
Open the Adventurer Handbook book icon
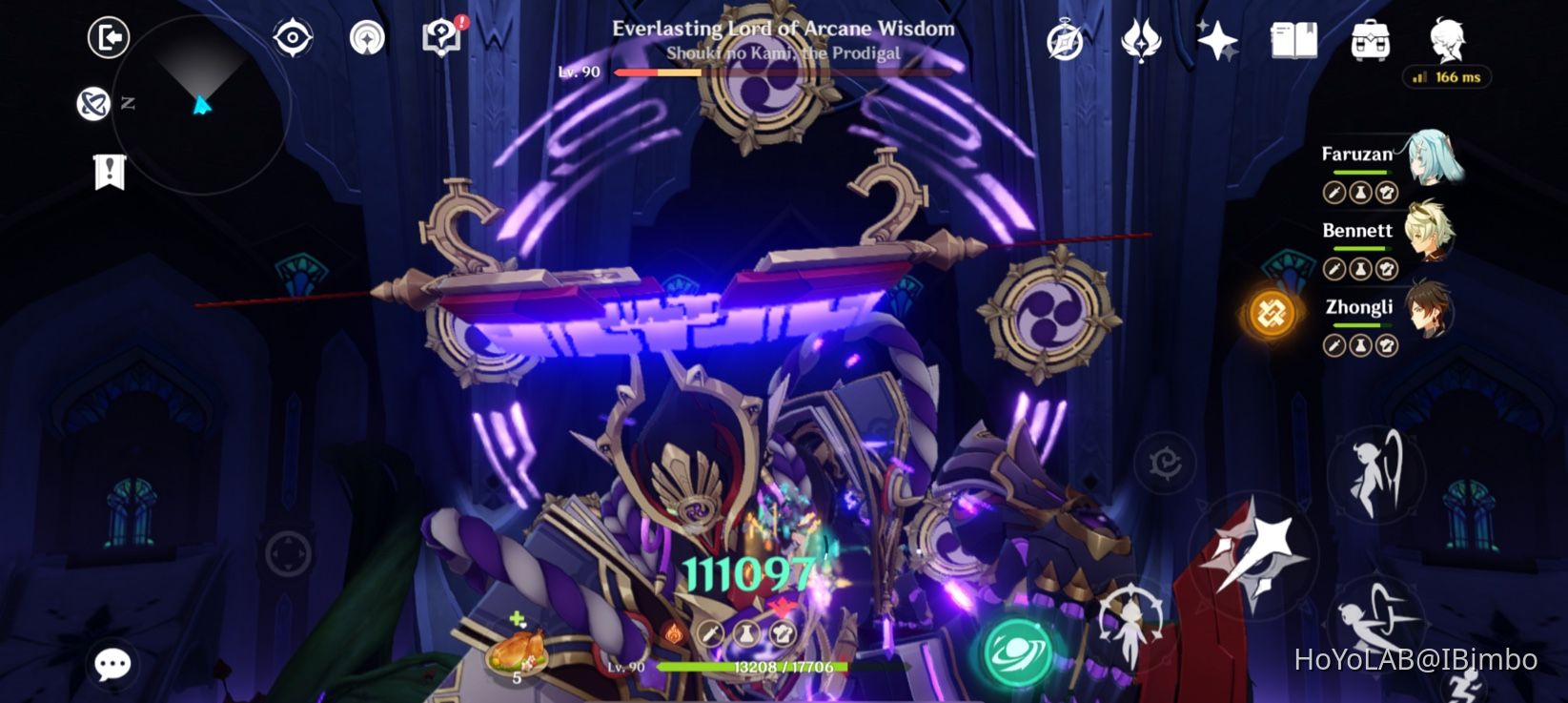[1293, 38]
